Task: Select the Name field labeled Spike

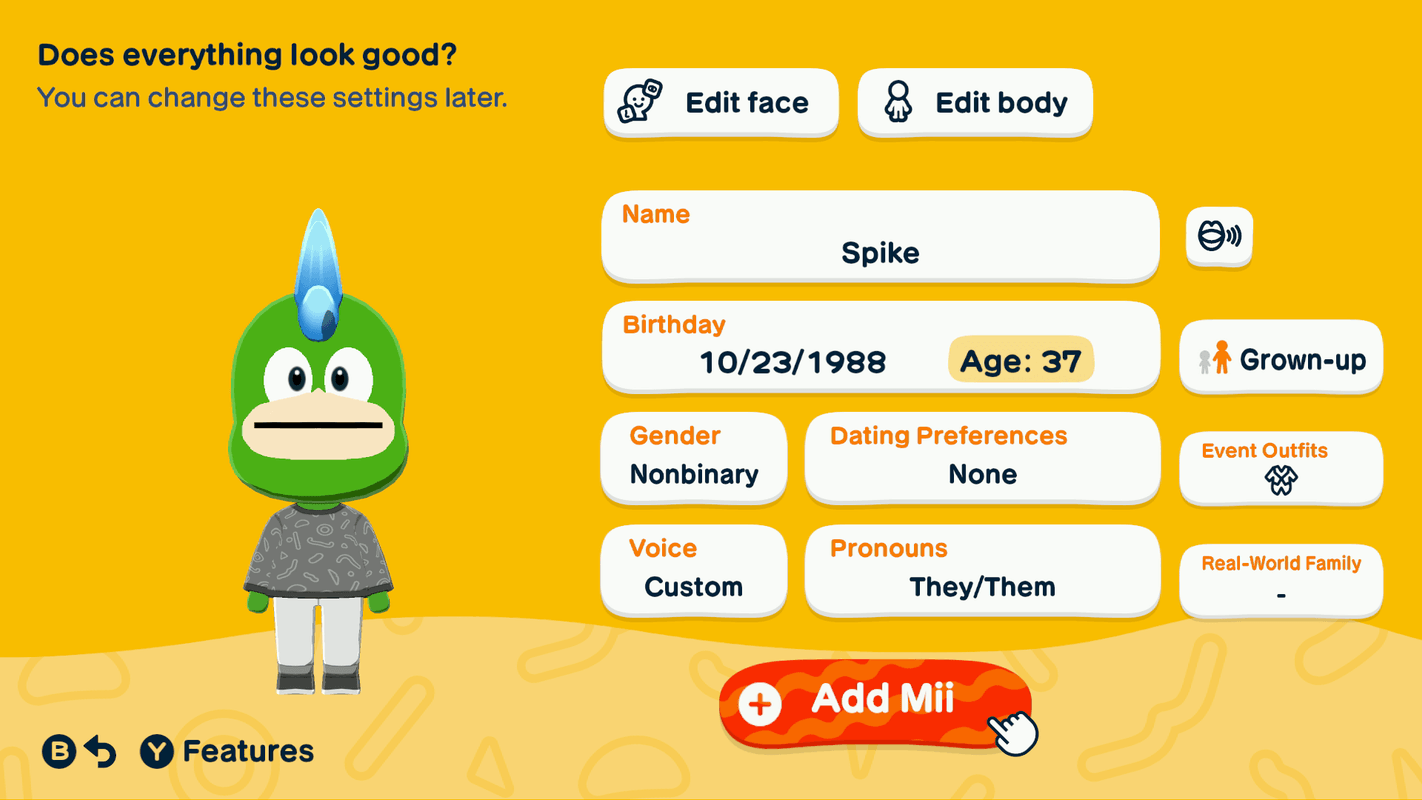Action: [879, 237]
